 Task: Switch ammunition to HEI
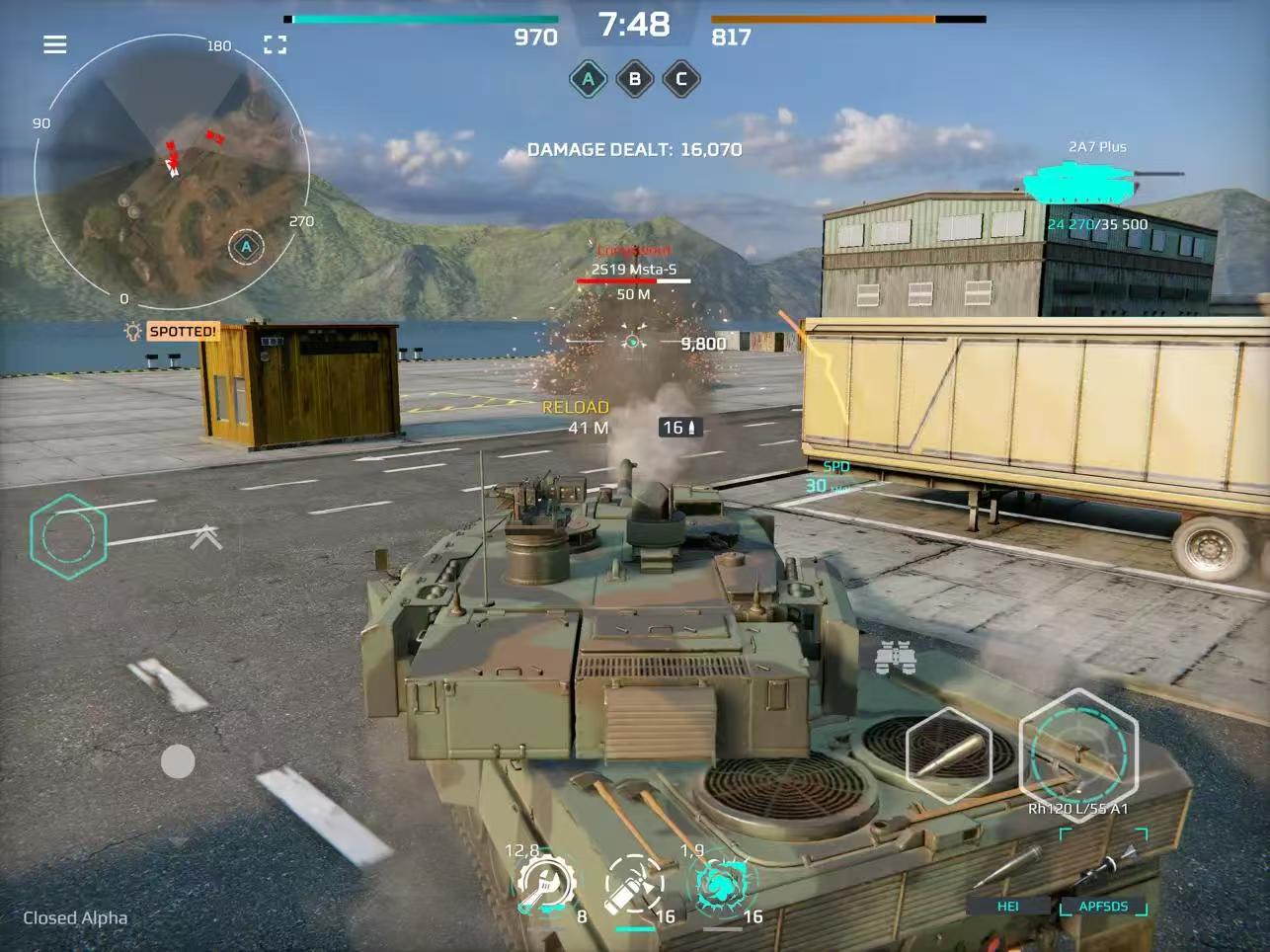[1008, 906]
